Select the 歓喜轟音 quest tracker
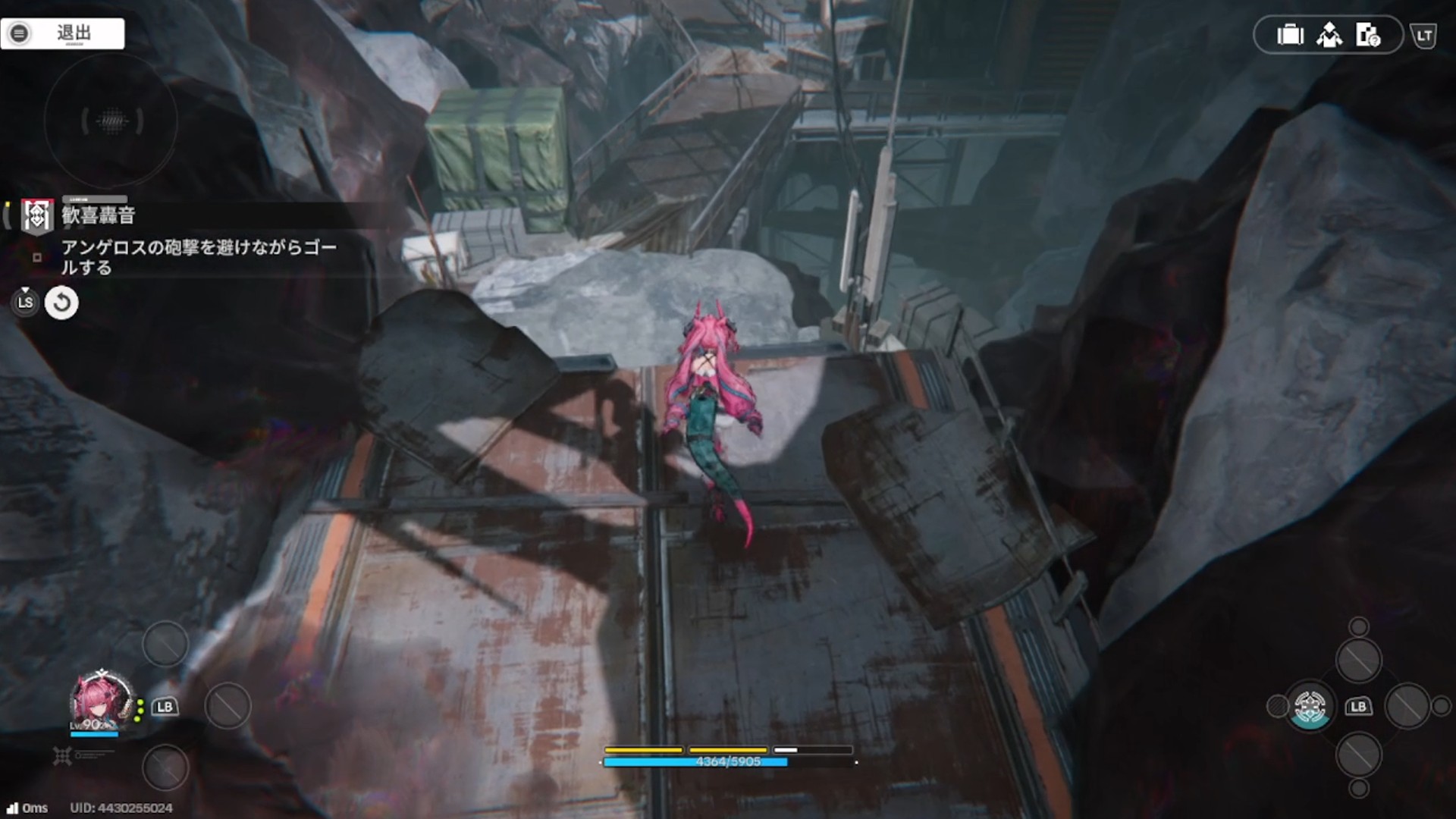This screenshot has width=1456, height=819. (x=99, y=215)
